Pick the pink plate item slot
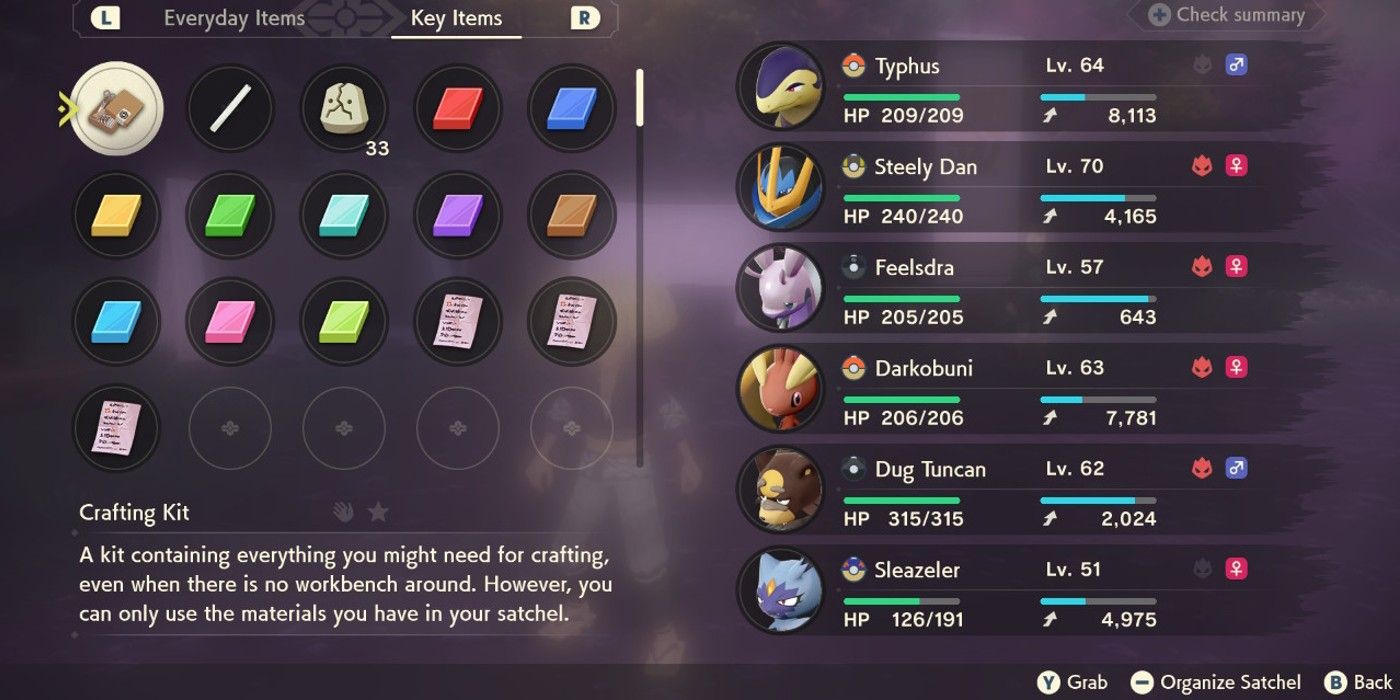This screenshot has width=1400, height=700. 230,321
